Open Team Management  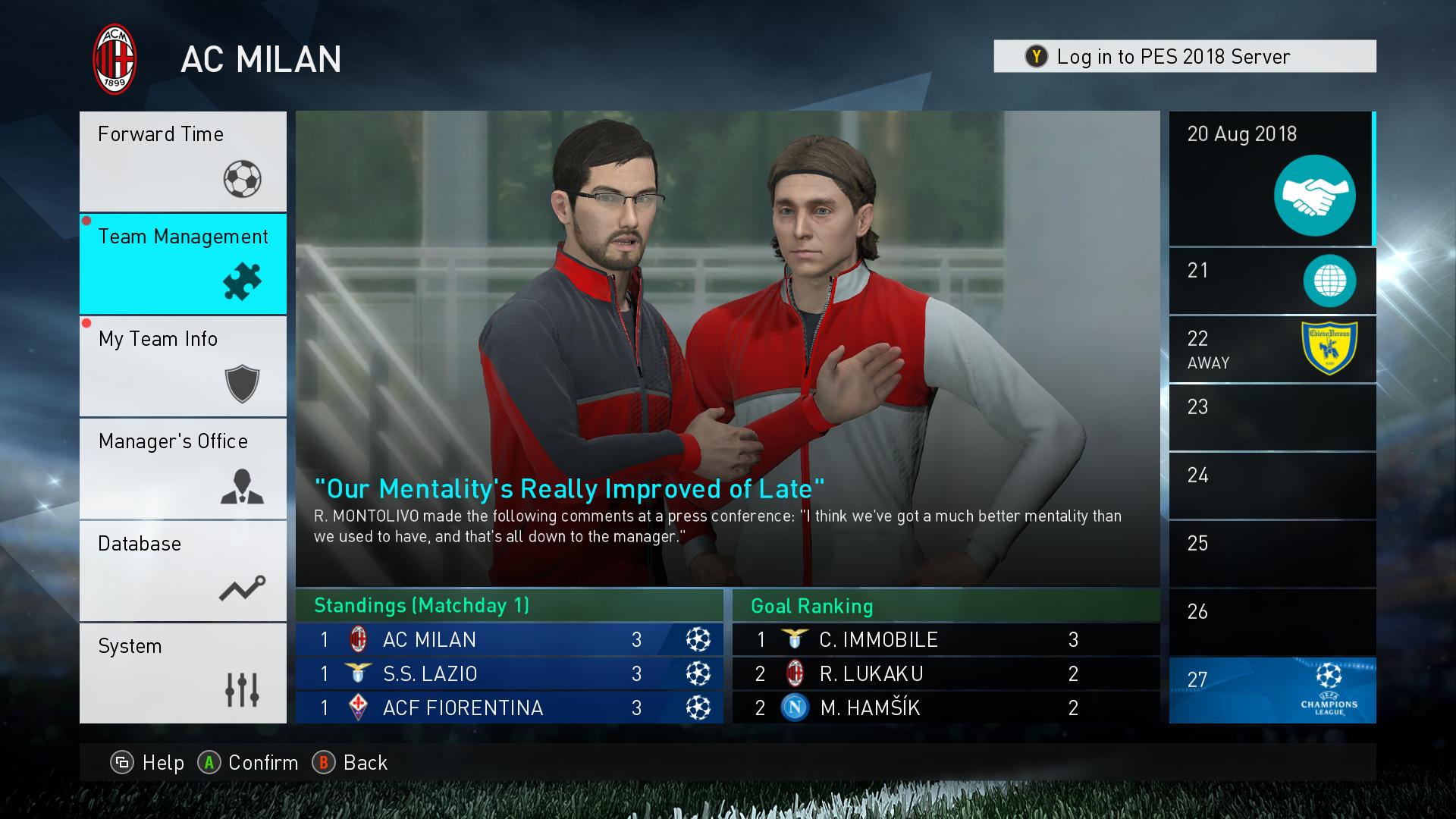click(183, 264)
